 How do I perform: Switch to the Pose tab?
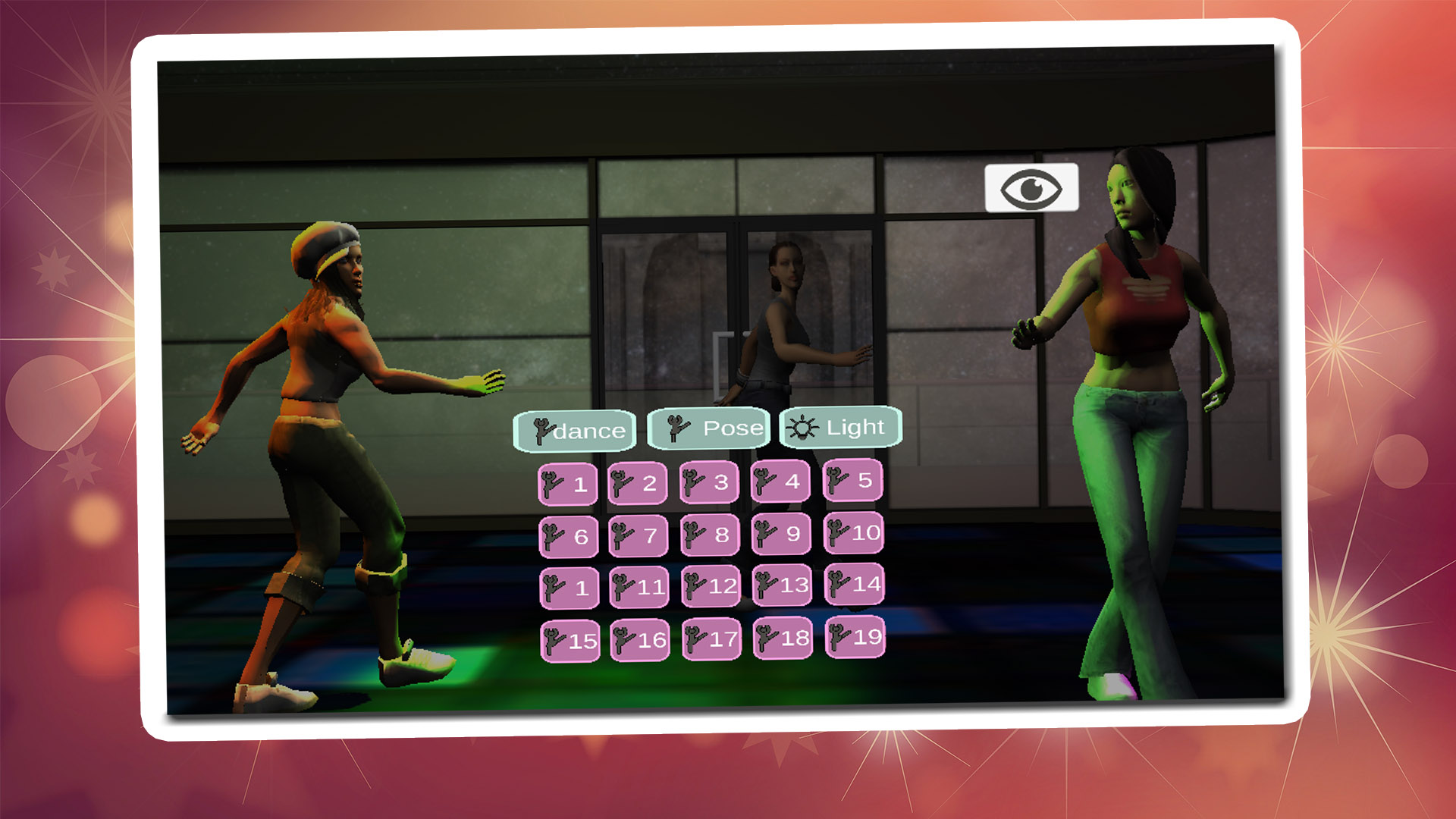pyautogui.click(x=708, y=428)
